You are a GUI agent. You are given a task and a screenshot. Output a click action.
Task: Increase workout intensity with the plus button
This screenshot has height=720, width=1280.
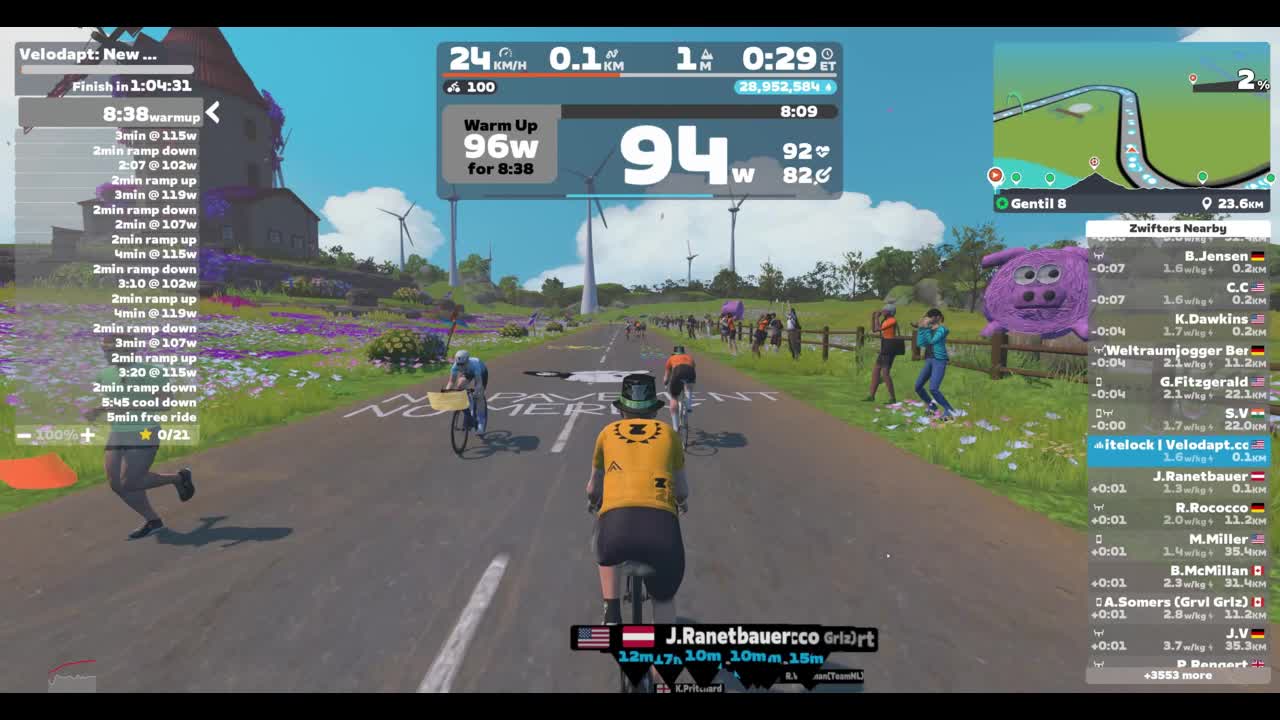pyautogui.click(x=88, y=435)
